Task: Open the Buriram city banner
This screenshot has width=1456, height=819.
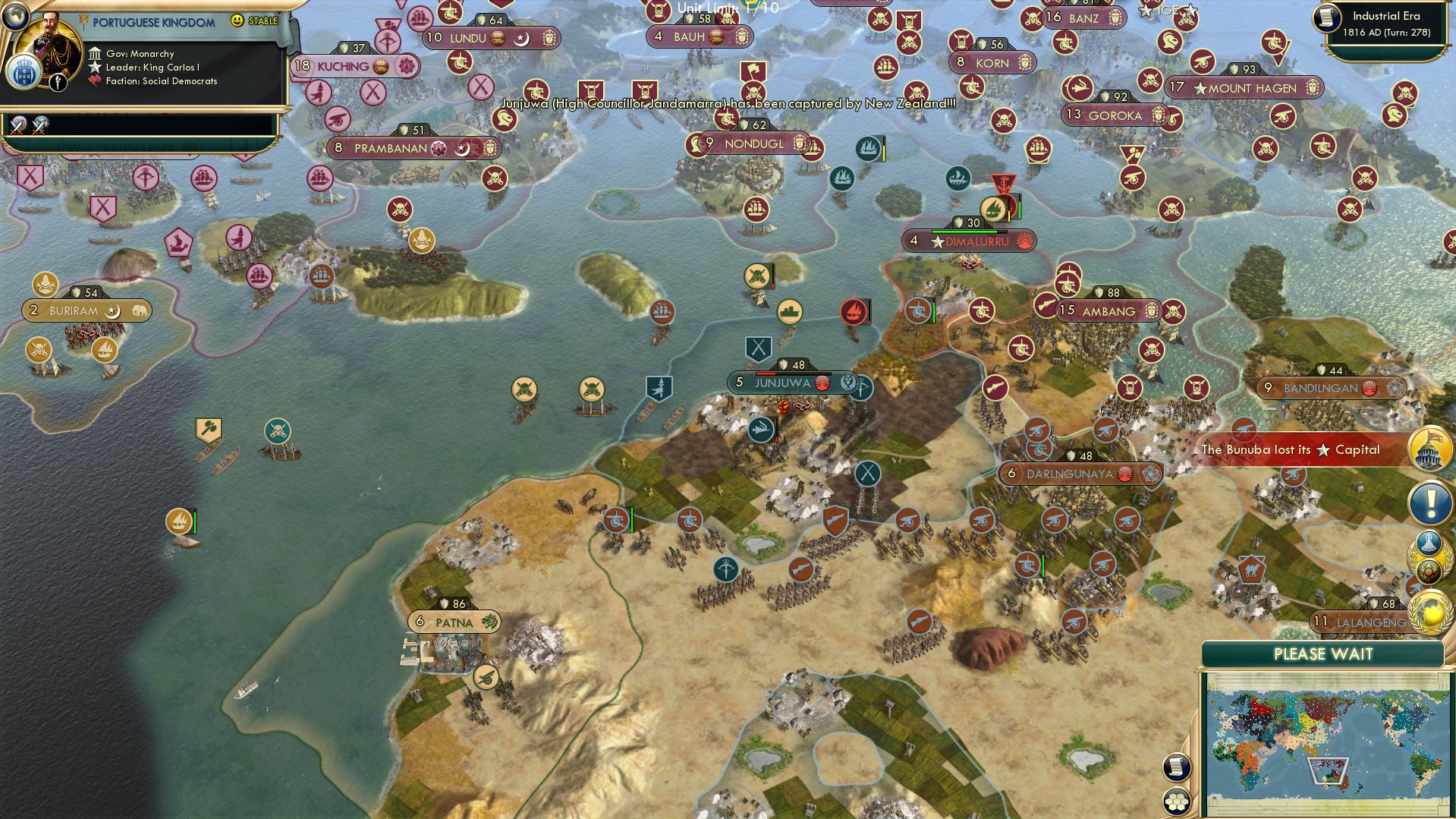Action: tap(74, 310)
